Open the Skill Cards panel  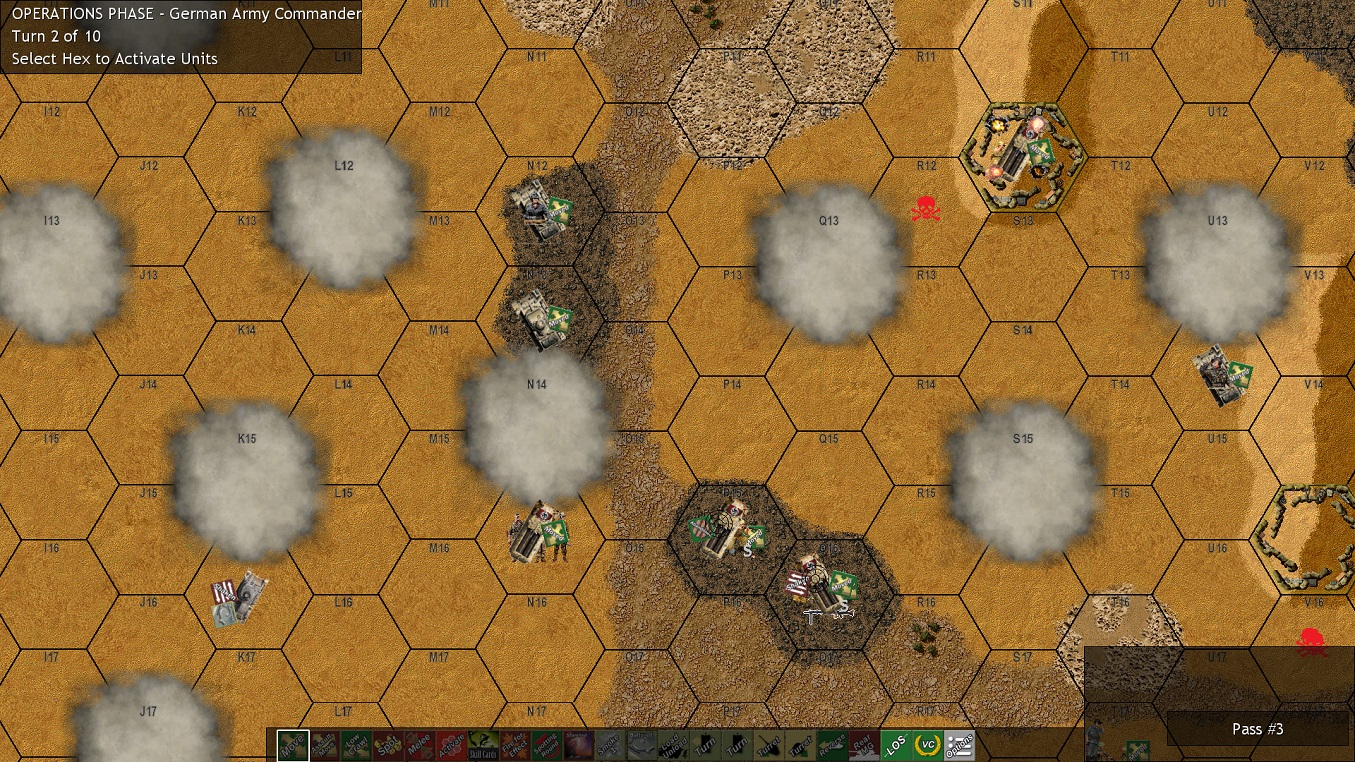[484, 744]
